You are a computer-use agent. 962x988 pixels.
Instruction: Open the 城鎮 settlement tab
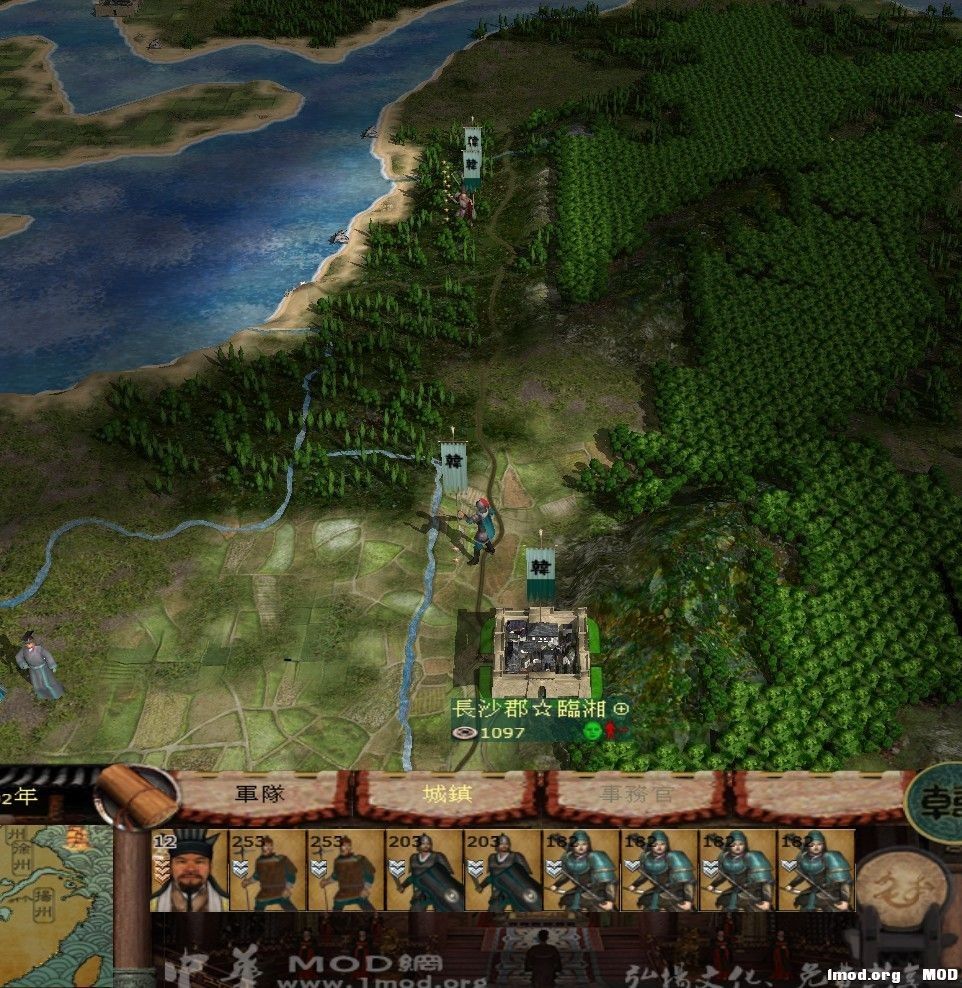(447, 796)
